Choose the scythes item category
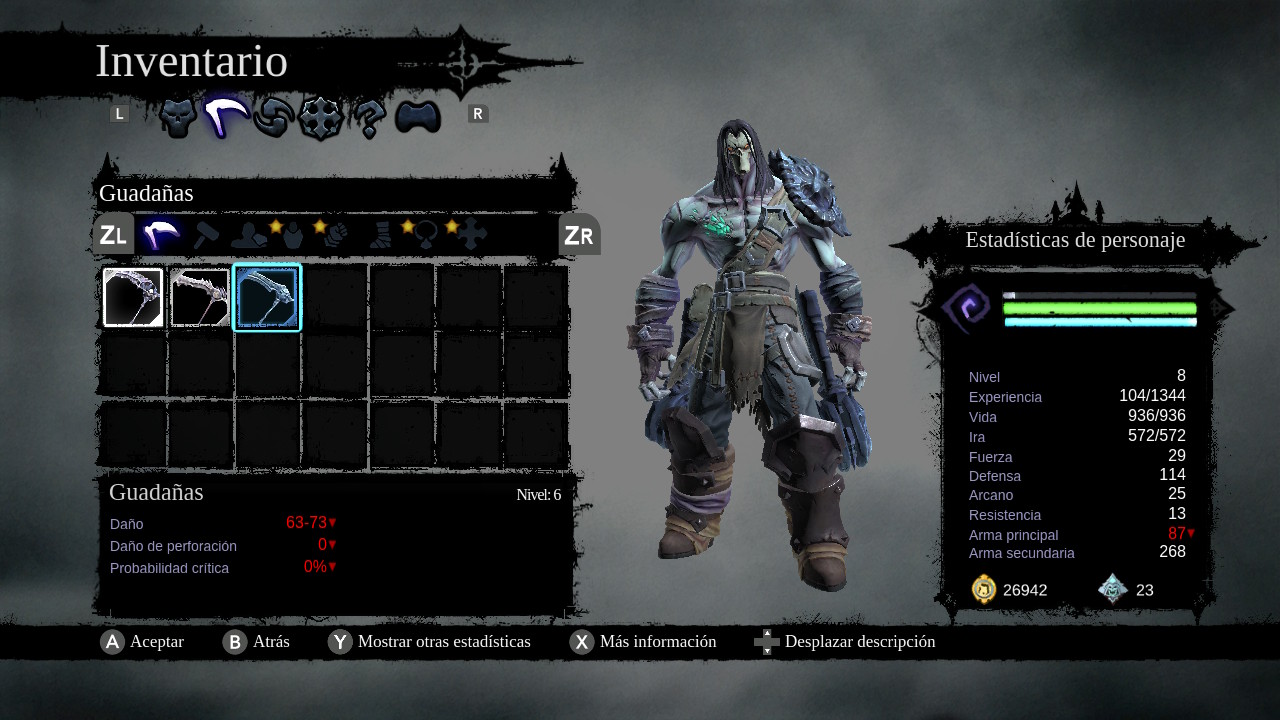The image size is (1280, 720). coord(159,235)
